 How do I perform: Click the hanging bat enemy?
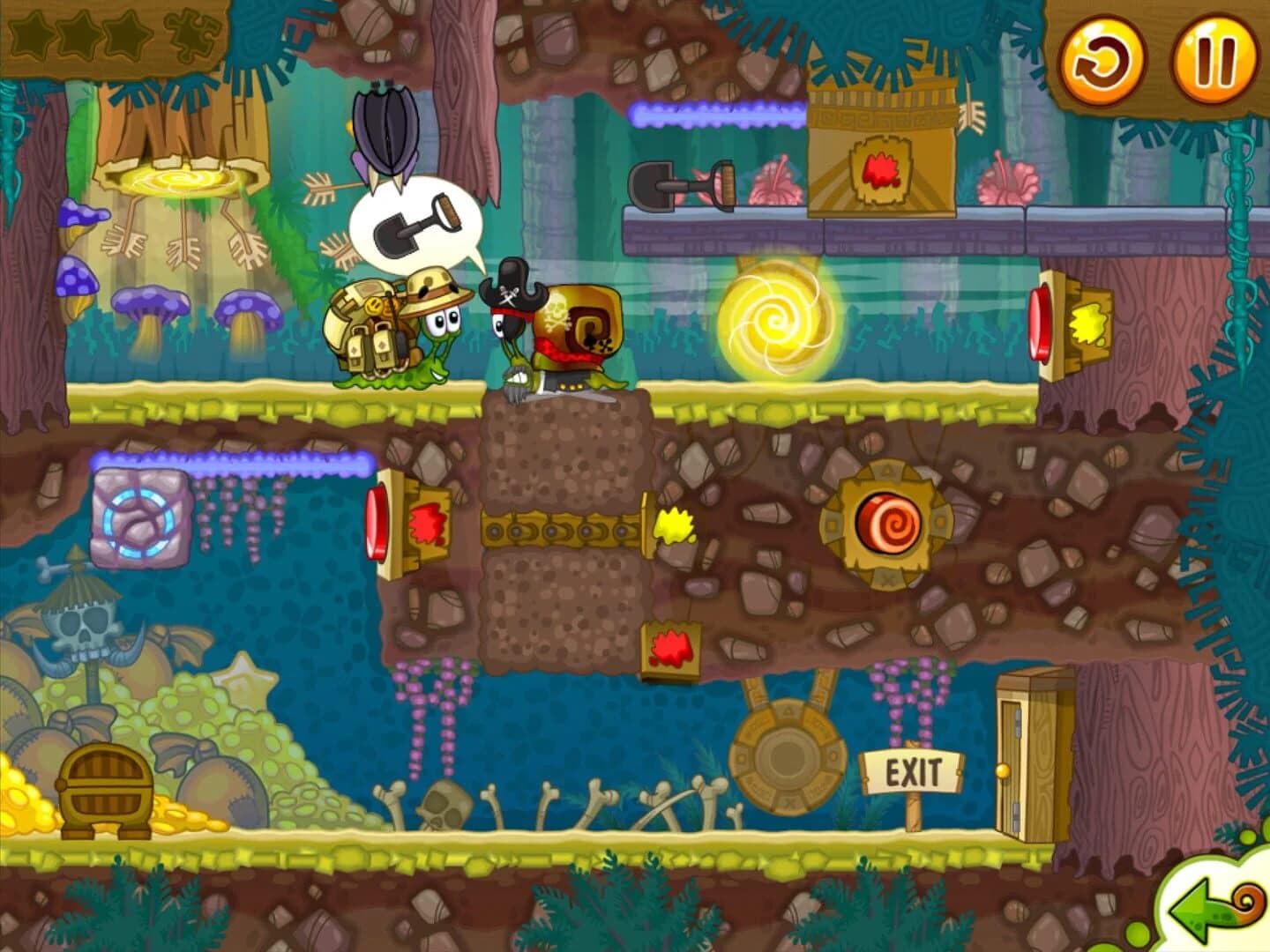tap(386, 132)
